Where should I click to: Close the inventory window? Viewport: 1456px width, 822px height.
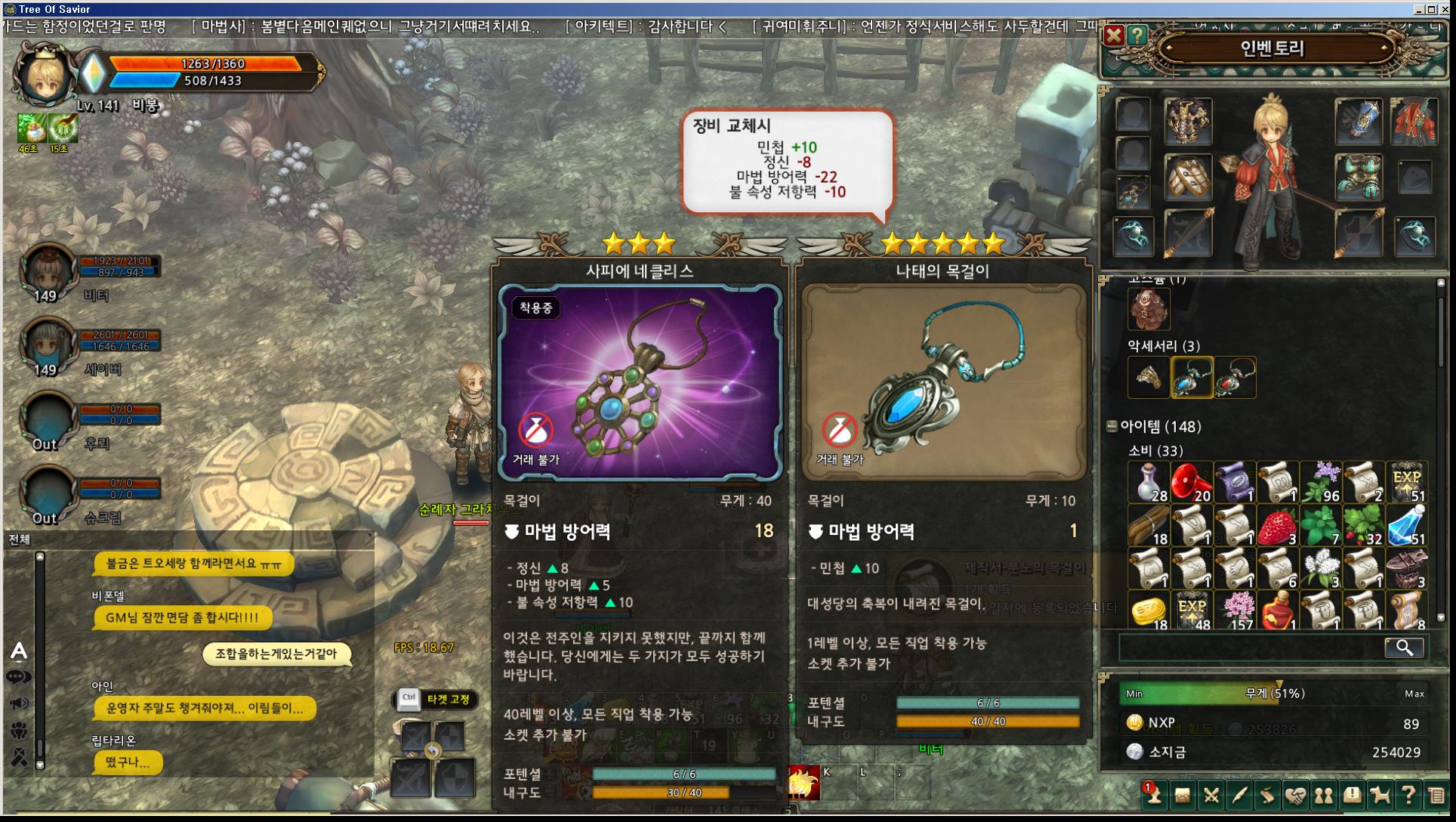1113,35
